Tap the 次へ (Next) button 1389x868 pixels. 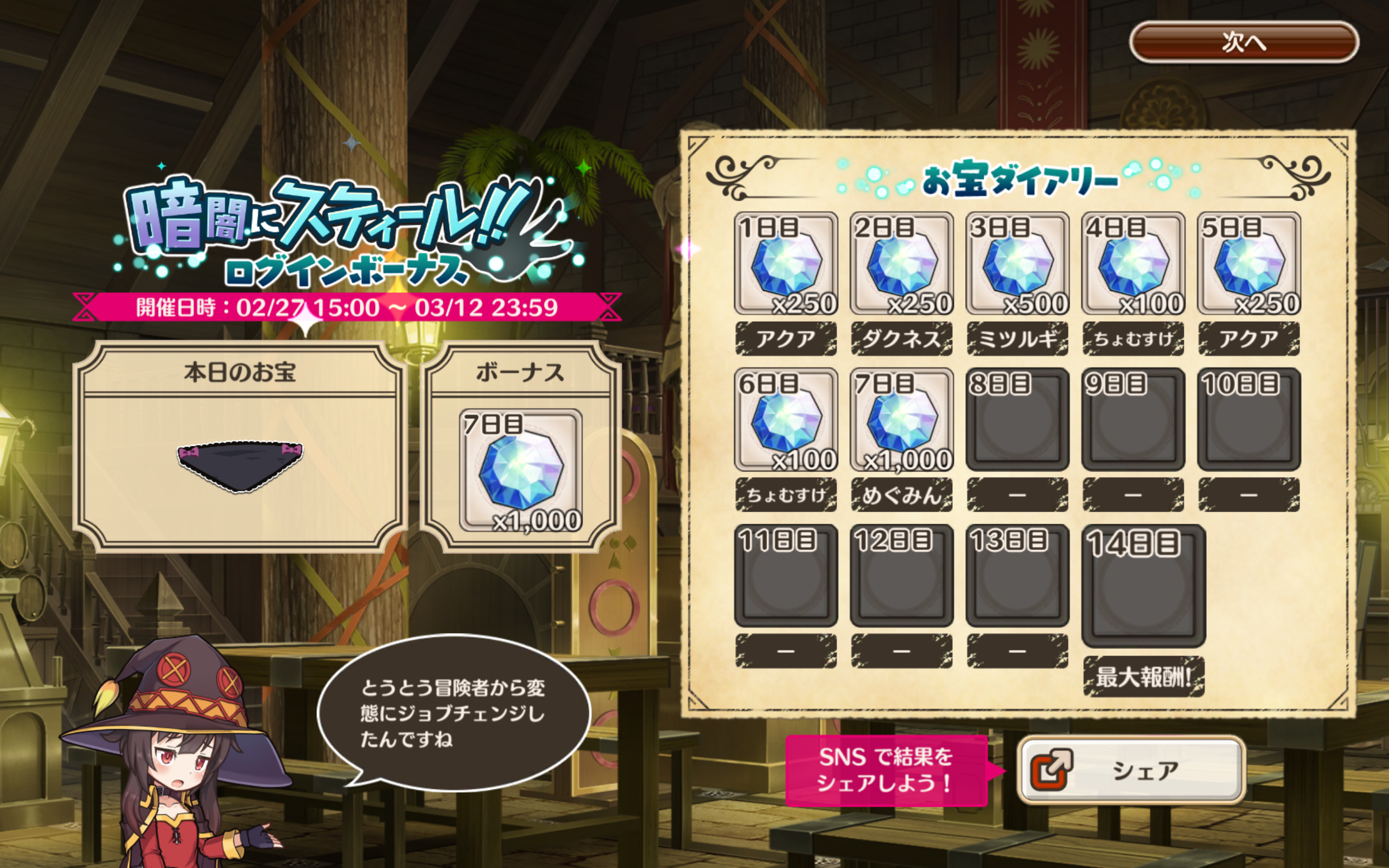(1243, 42)
